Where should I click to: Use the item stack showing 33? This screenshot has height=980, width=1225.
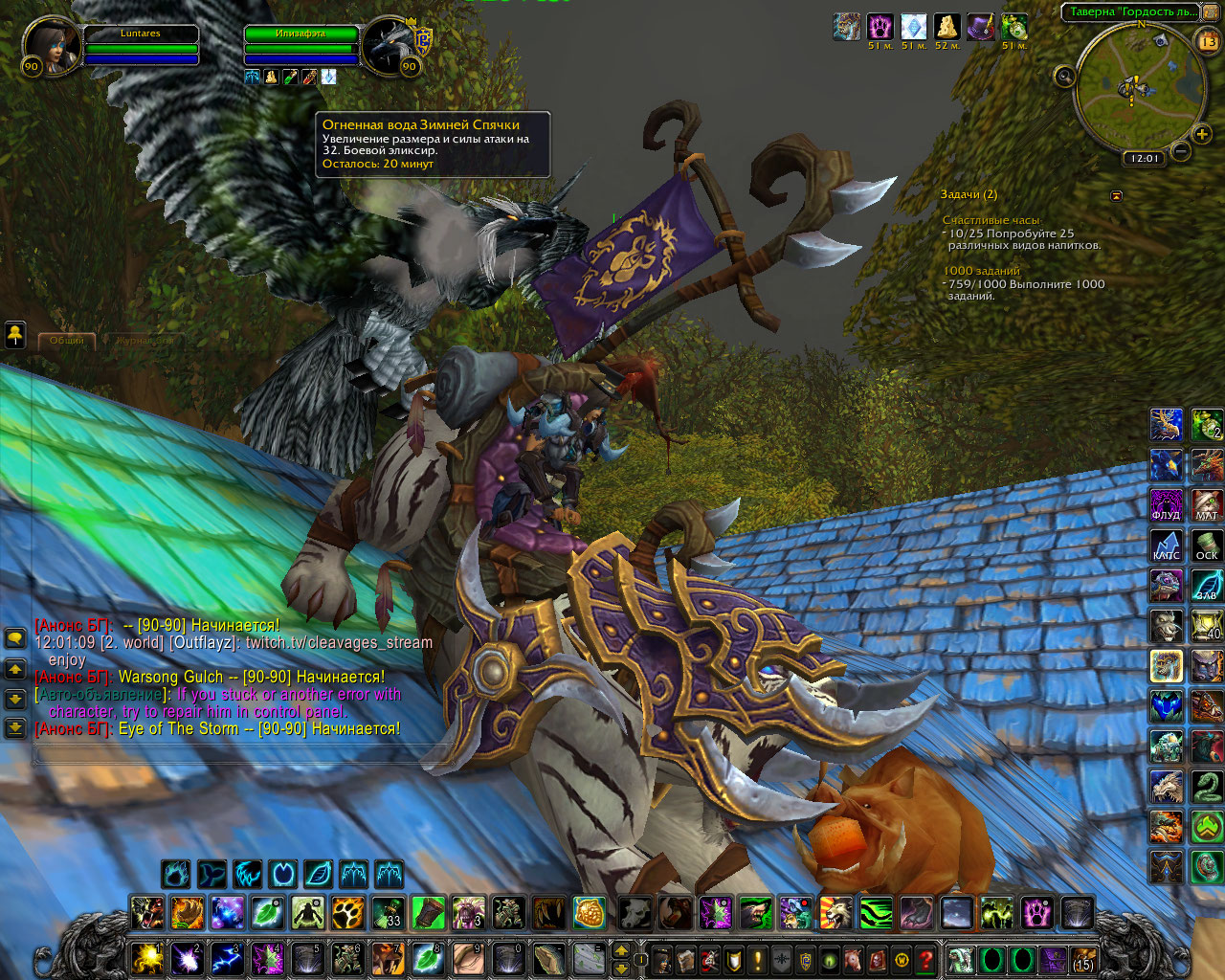click(x=388, y=913)
